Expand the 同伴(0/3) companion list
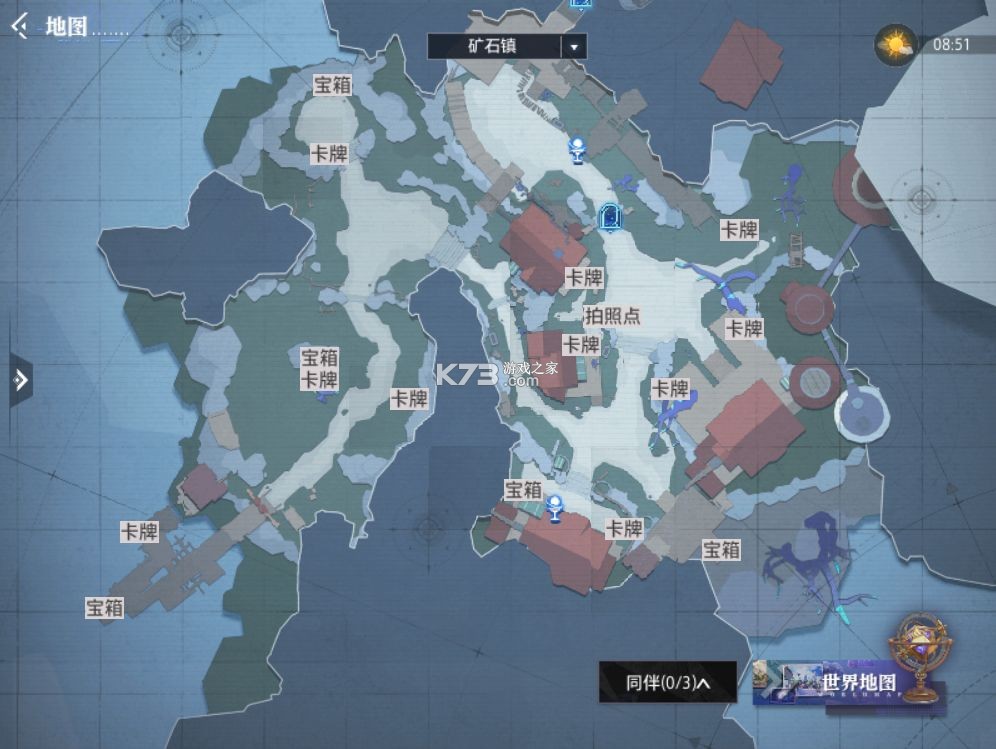Viewport: 996px width, 749px height. coord(667,683)
